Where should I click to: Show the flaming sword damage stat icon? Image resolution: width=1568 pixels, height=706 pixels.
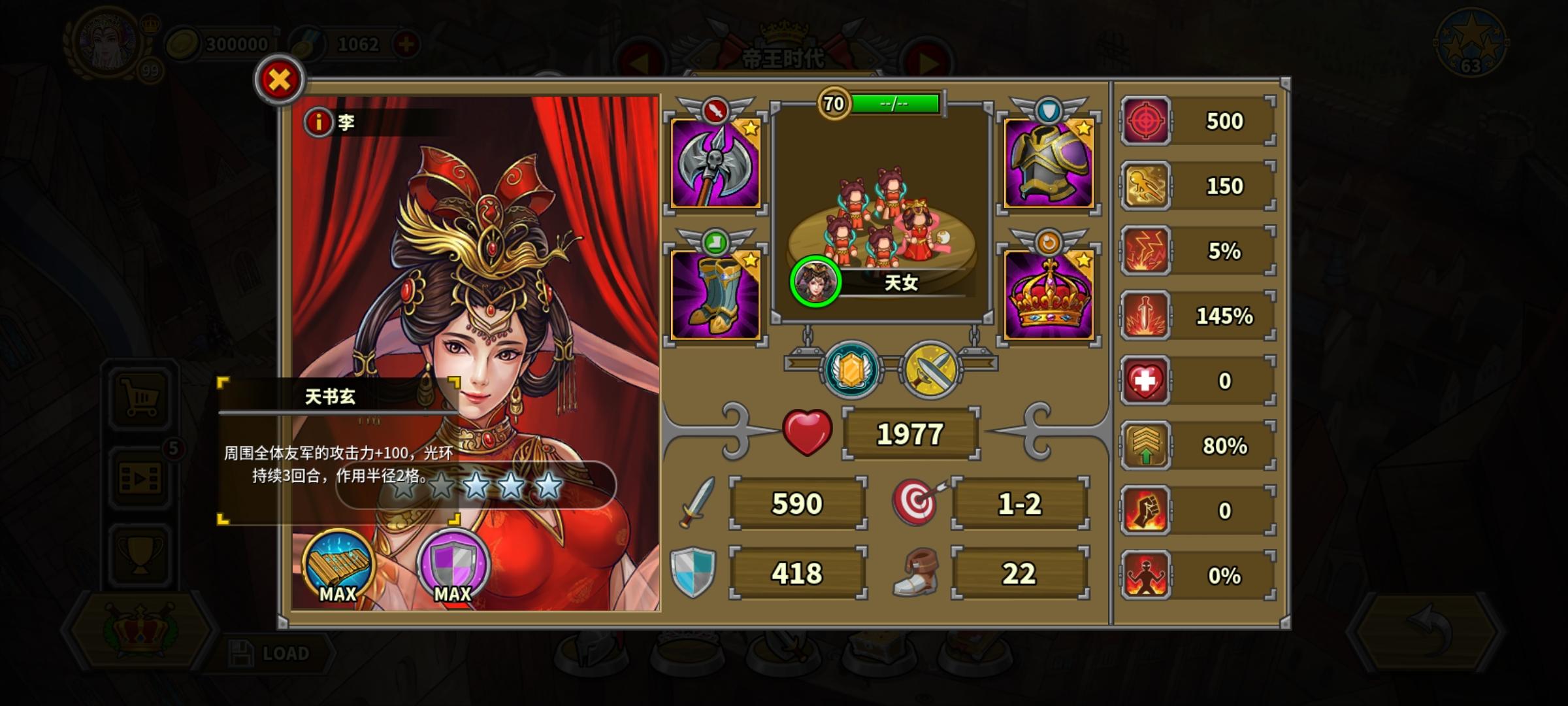(x=1145, y=316)
